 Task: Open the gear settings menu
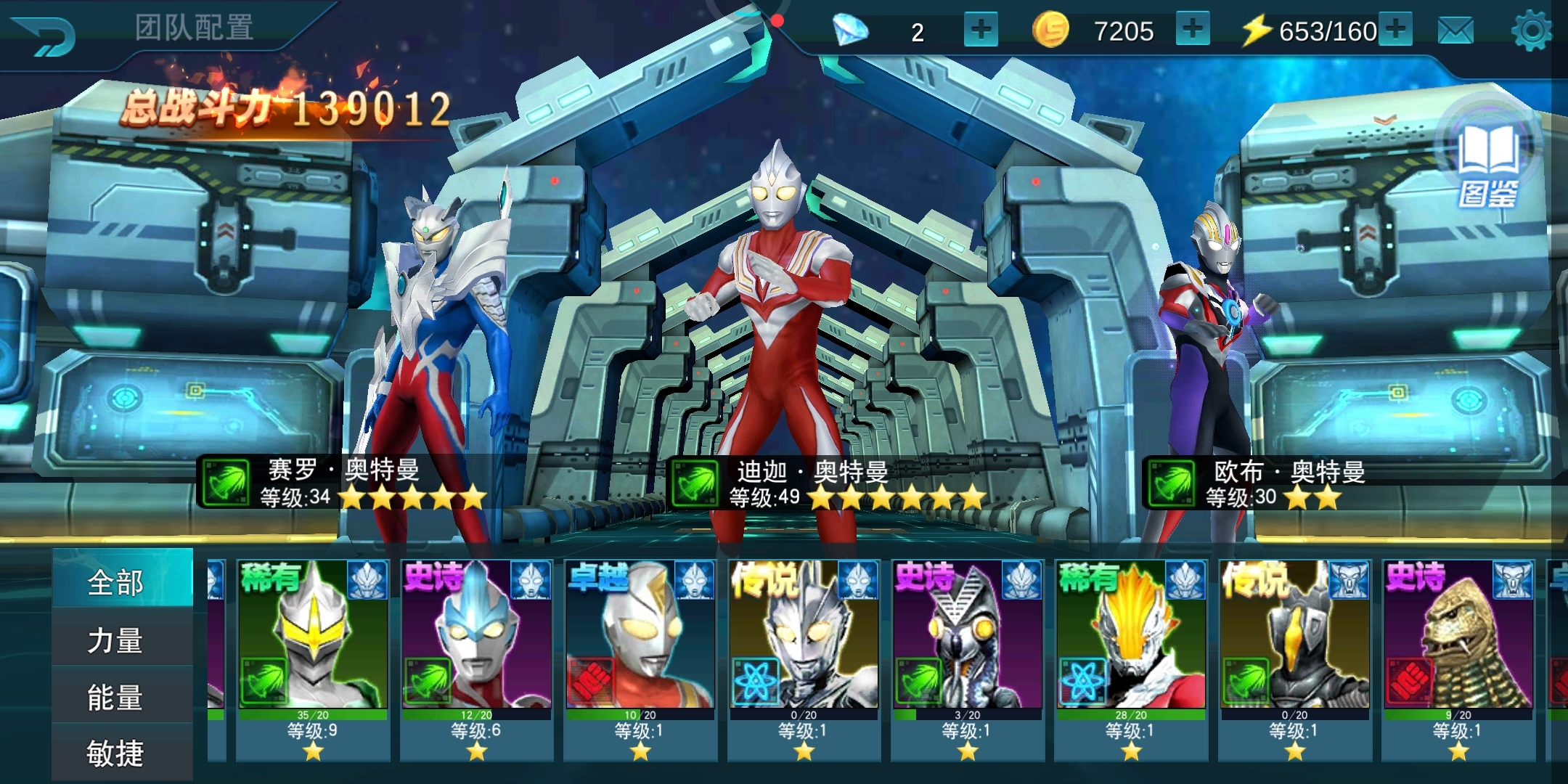tap(1531, 31)
